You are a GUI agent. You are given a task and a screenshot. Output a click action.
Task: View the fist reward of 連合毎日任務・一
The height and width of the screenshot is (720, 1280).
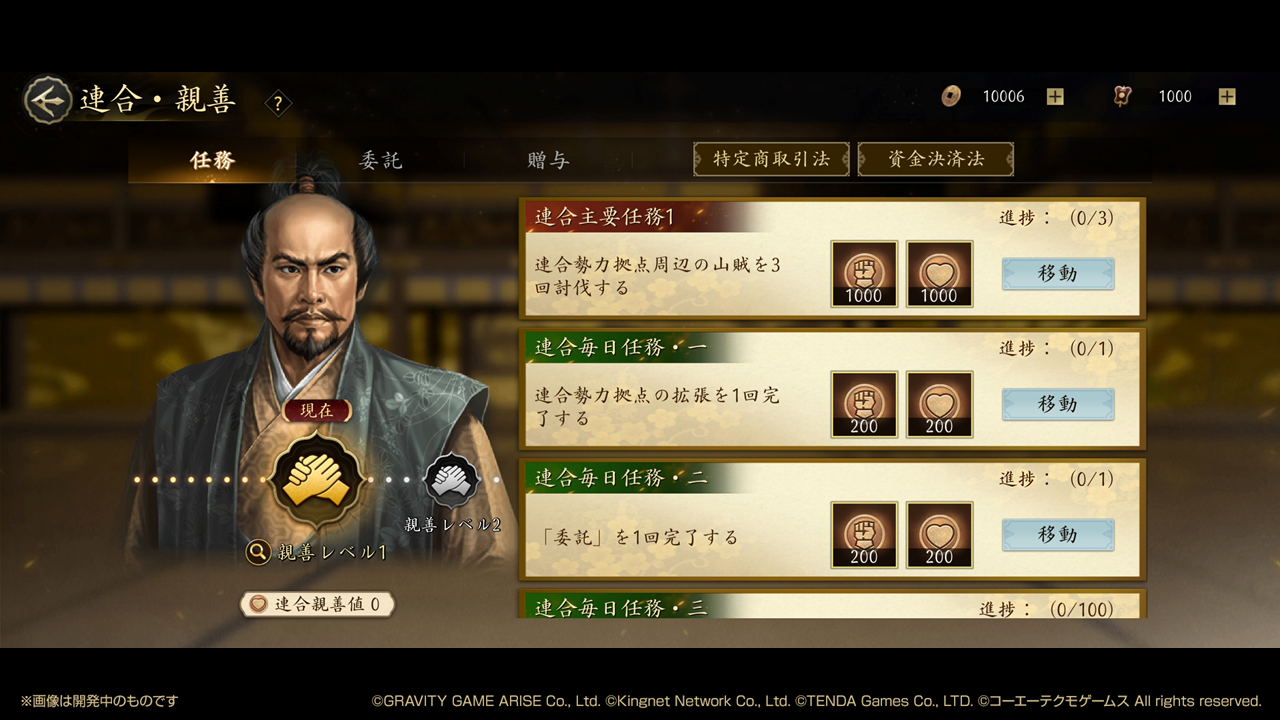864,404
